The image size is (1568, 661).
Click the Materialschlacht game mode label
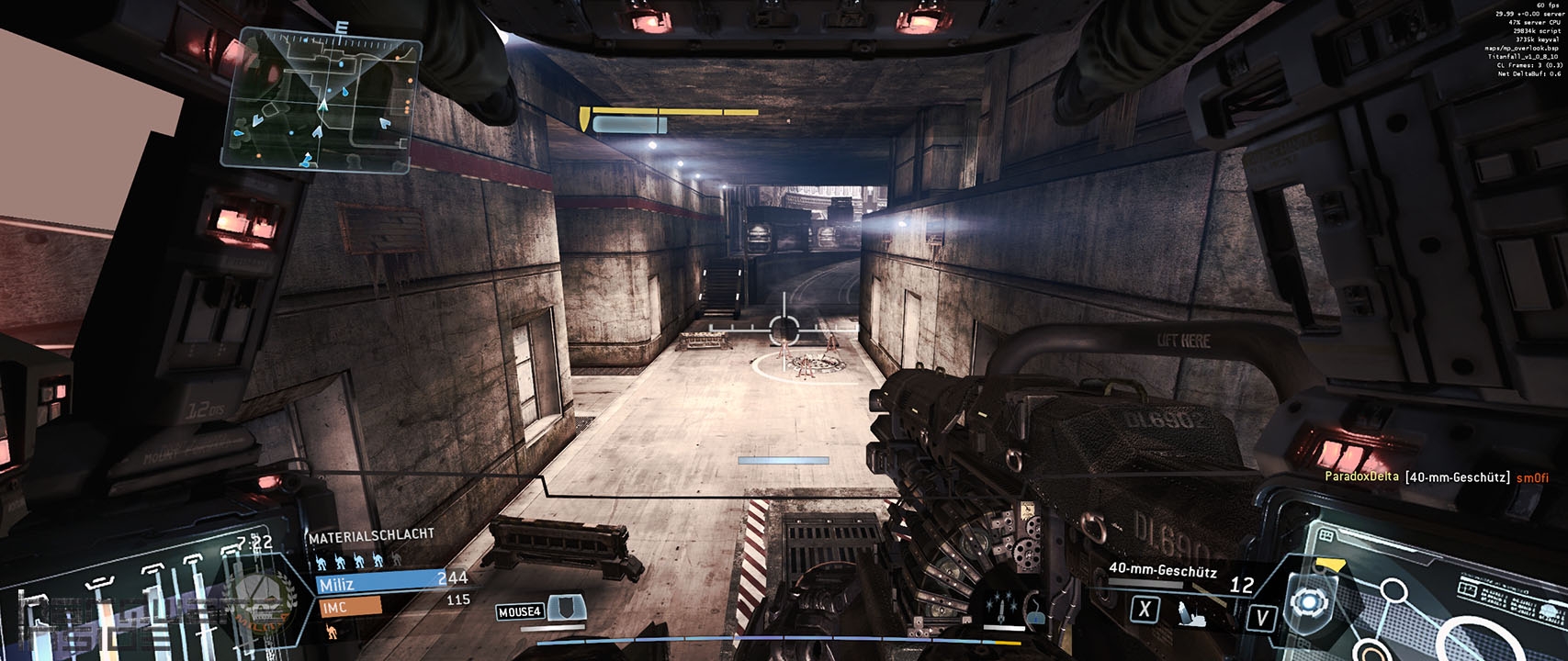[x=371, y=534]
